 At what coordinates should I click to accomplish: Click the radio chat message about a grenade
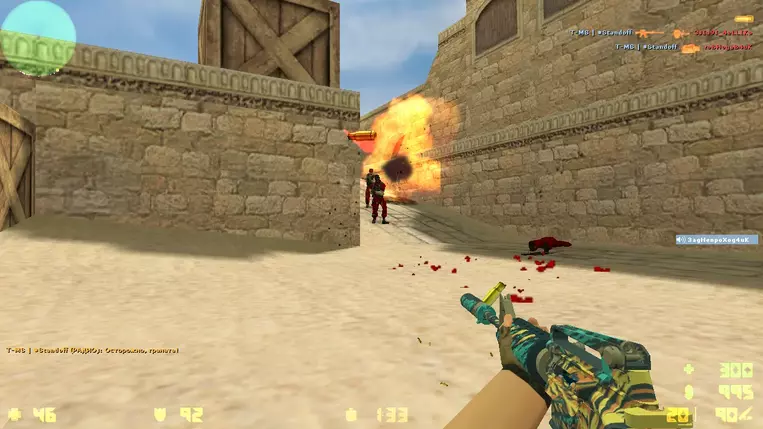[93, 351]
